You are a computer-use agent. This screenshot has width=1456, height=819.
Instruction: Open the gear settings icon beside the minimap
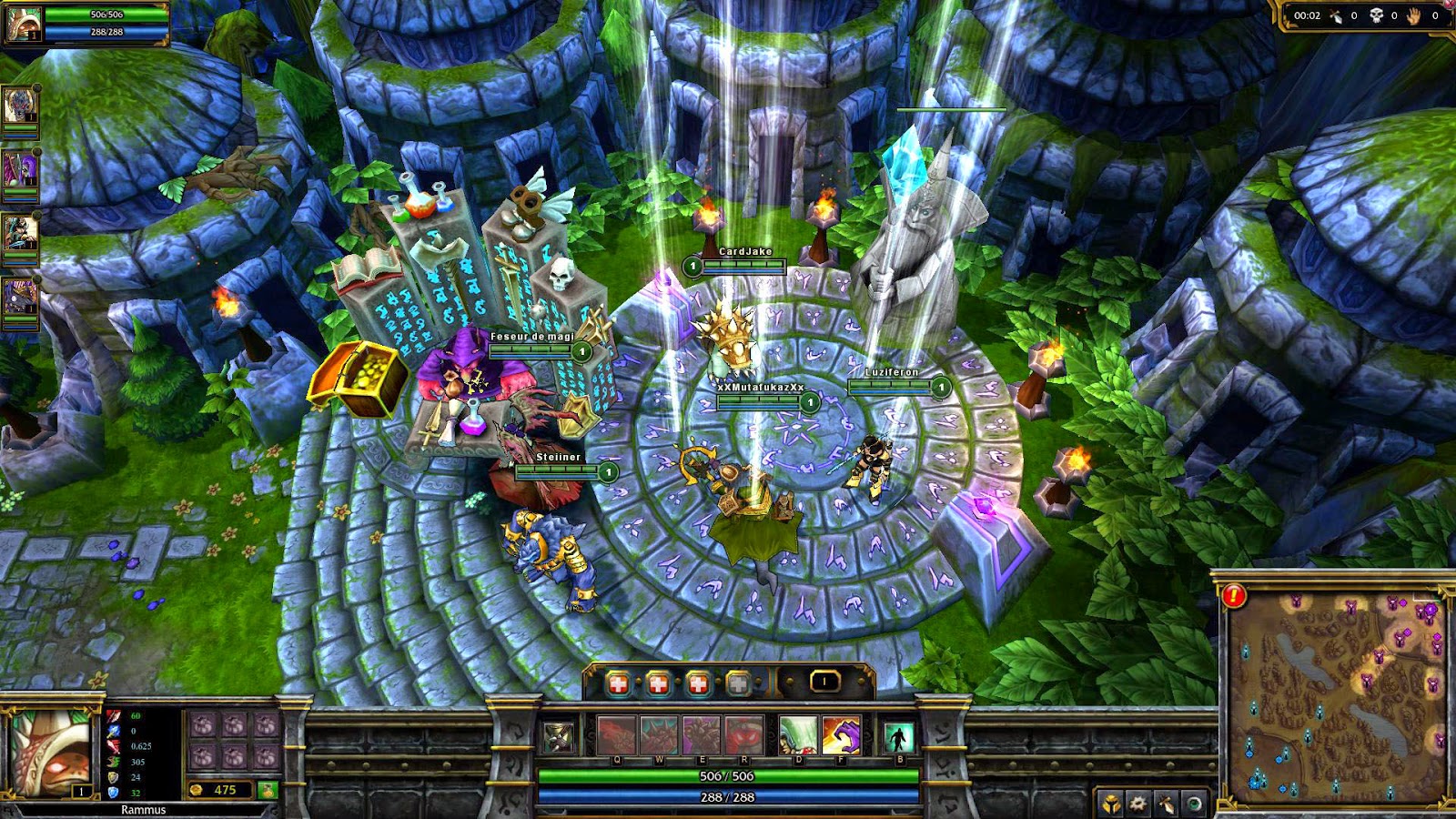(1137, 804)
